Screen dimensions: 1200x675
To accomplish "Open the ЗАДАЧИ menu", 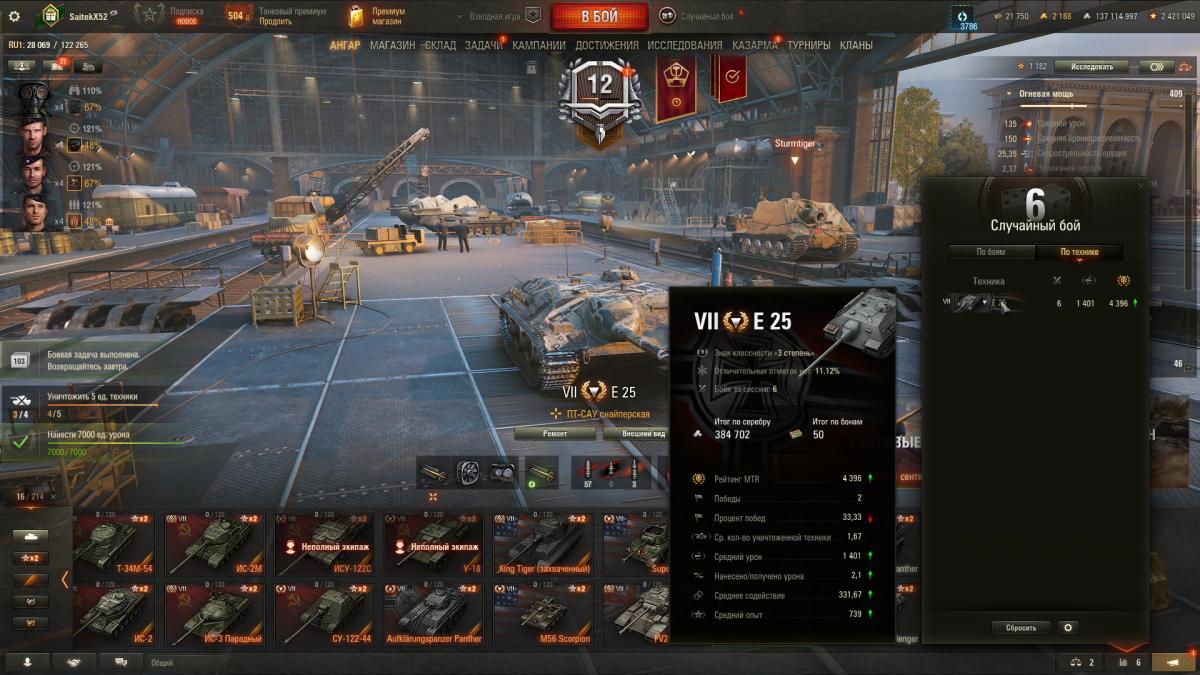I will (484, 45).
